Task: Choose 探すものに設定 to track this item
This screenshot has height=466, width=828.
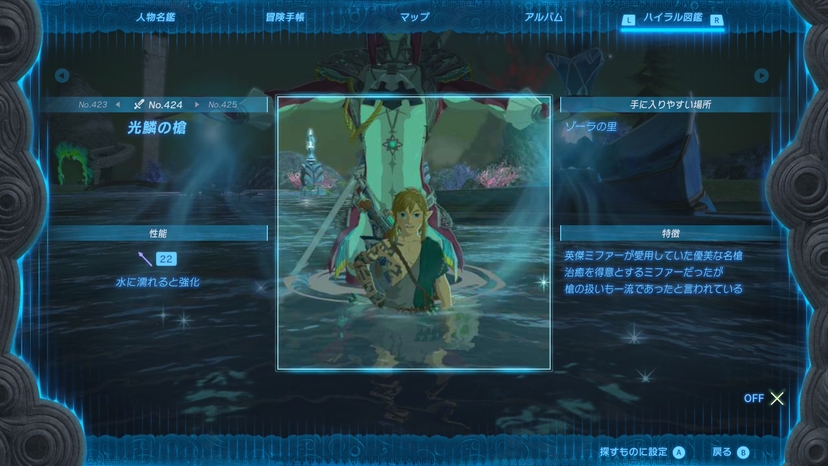Action: [642, 451]
